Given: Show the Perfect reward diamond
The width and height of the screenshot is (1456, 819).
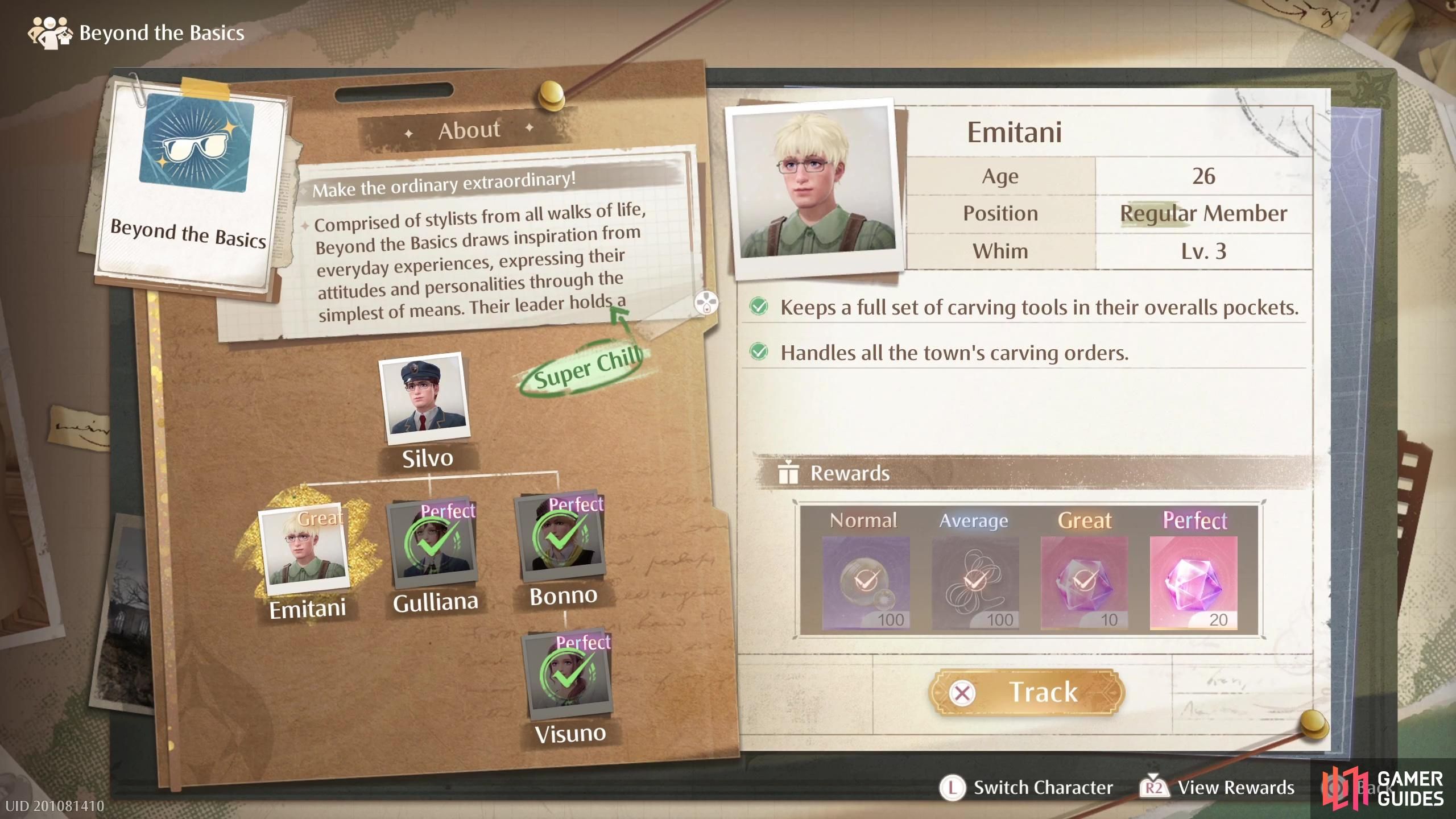Looking at the screenshot, I should 1193,582.
